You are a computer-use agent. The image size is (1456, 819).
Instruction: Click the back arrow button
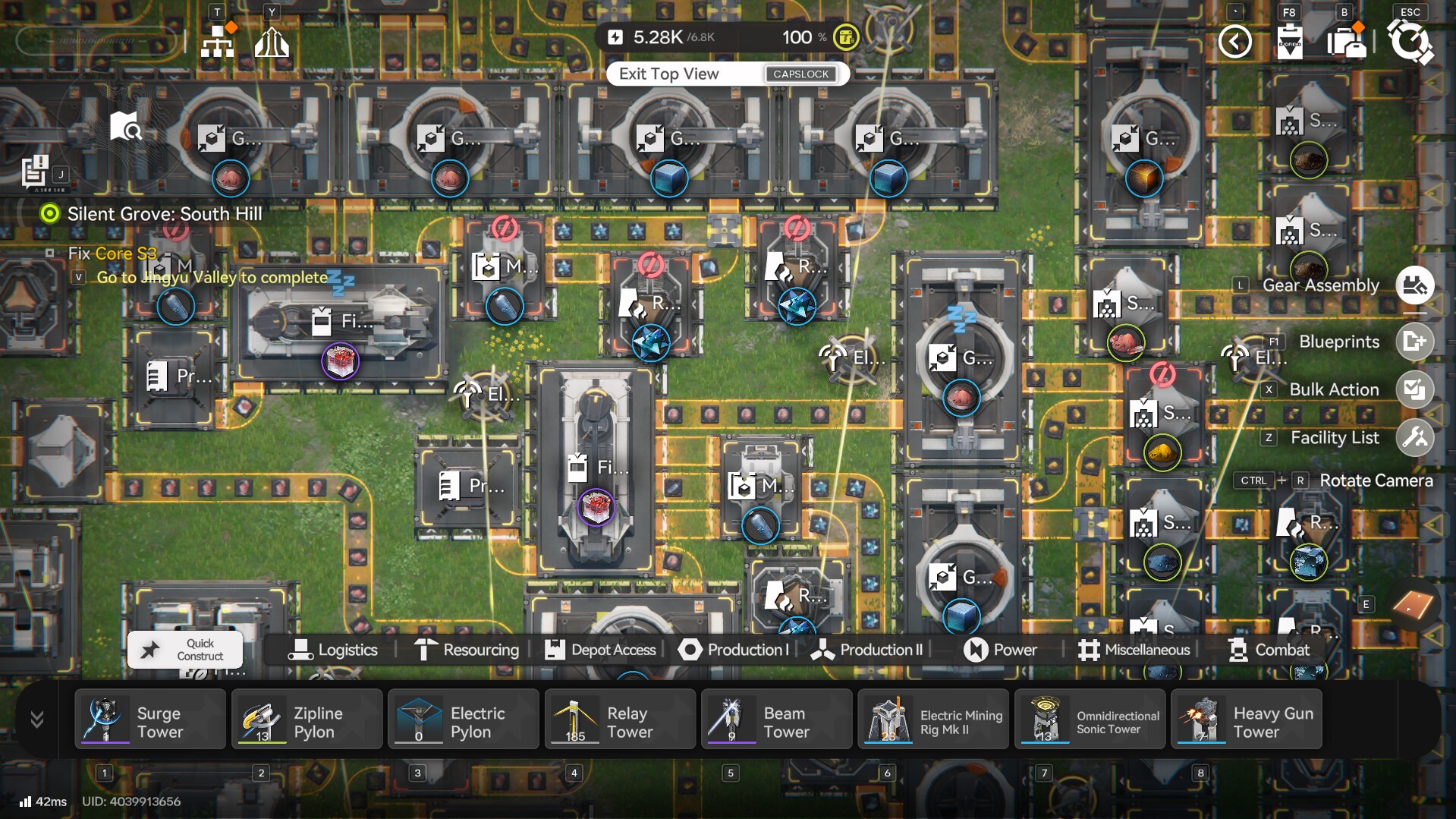(x=1234, y=42)
